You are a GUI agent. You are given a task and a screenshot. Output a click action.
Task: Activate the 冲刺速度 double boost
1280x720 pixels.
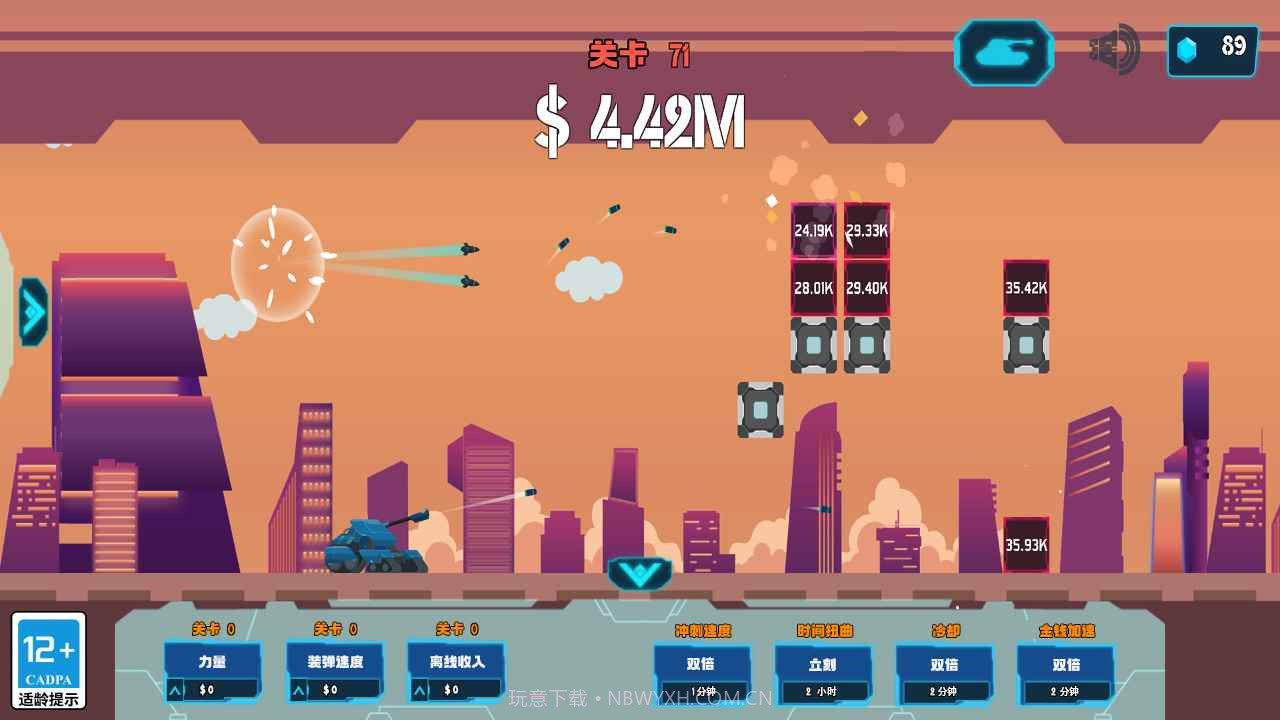click(x=701, y=662)
